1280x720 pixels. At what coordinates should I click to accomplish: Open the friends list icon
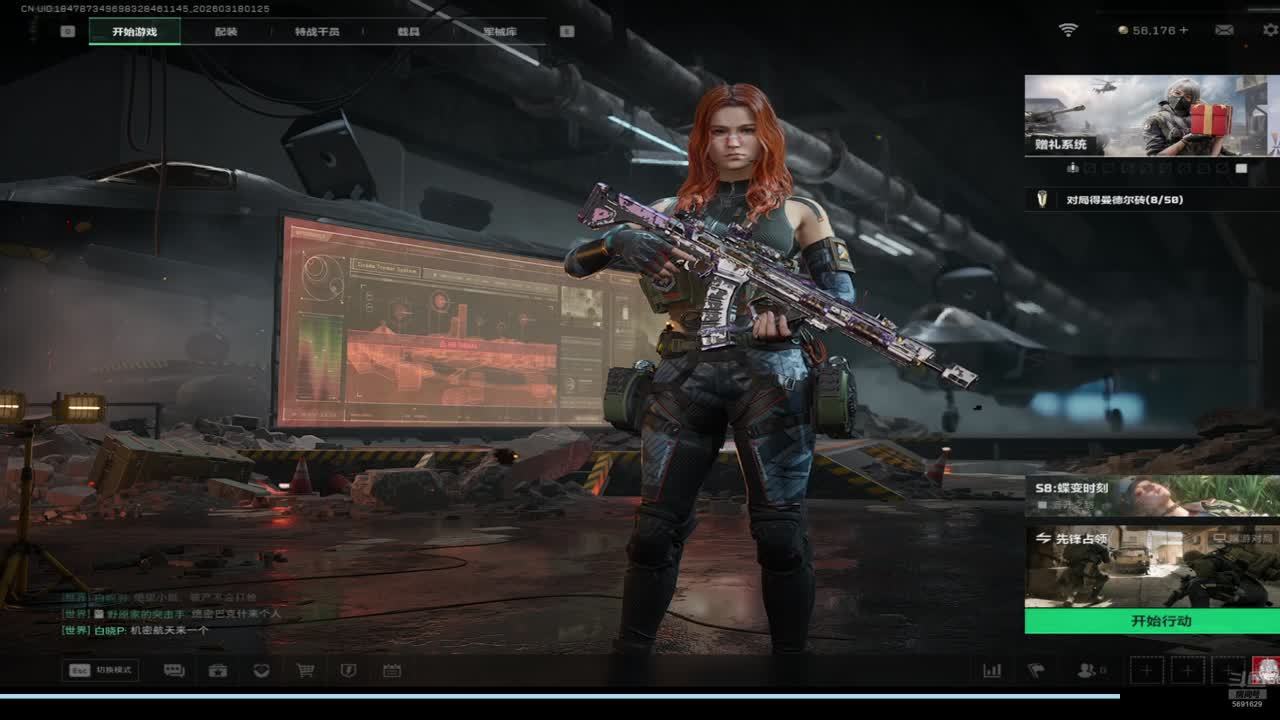[x=1087, y=671]
